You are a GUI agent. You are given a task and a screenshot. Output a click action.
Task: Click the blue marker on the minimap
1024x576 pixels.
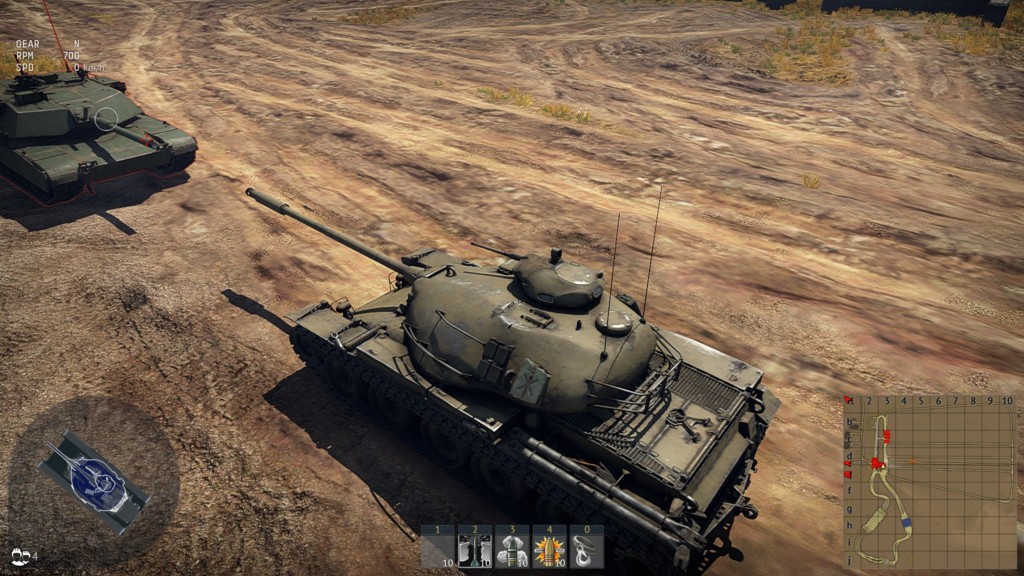click(906, 523)
